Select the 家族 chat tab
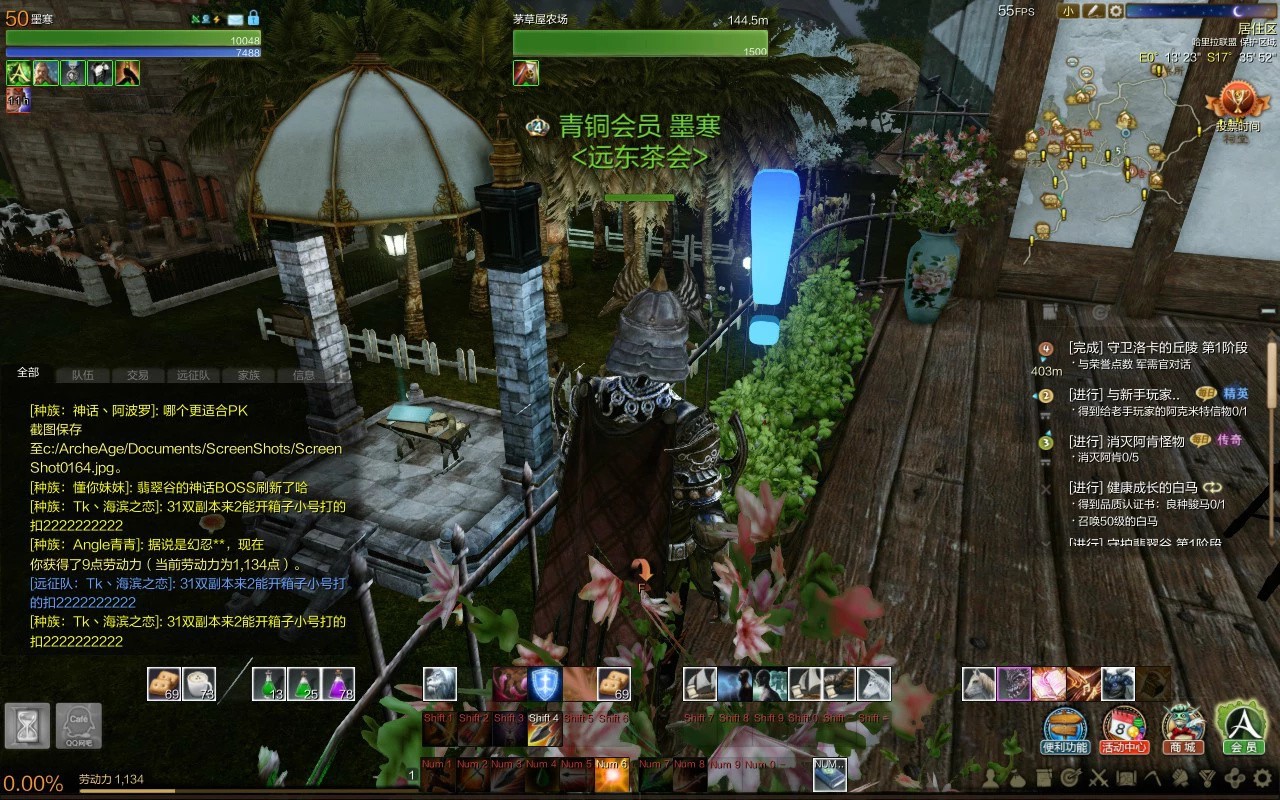1280x800 pixels. 248,375
